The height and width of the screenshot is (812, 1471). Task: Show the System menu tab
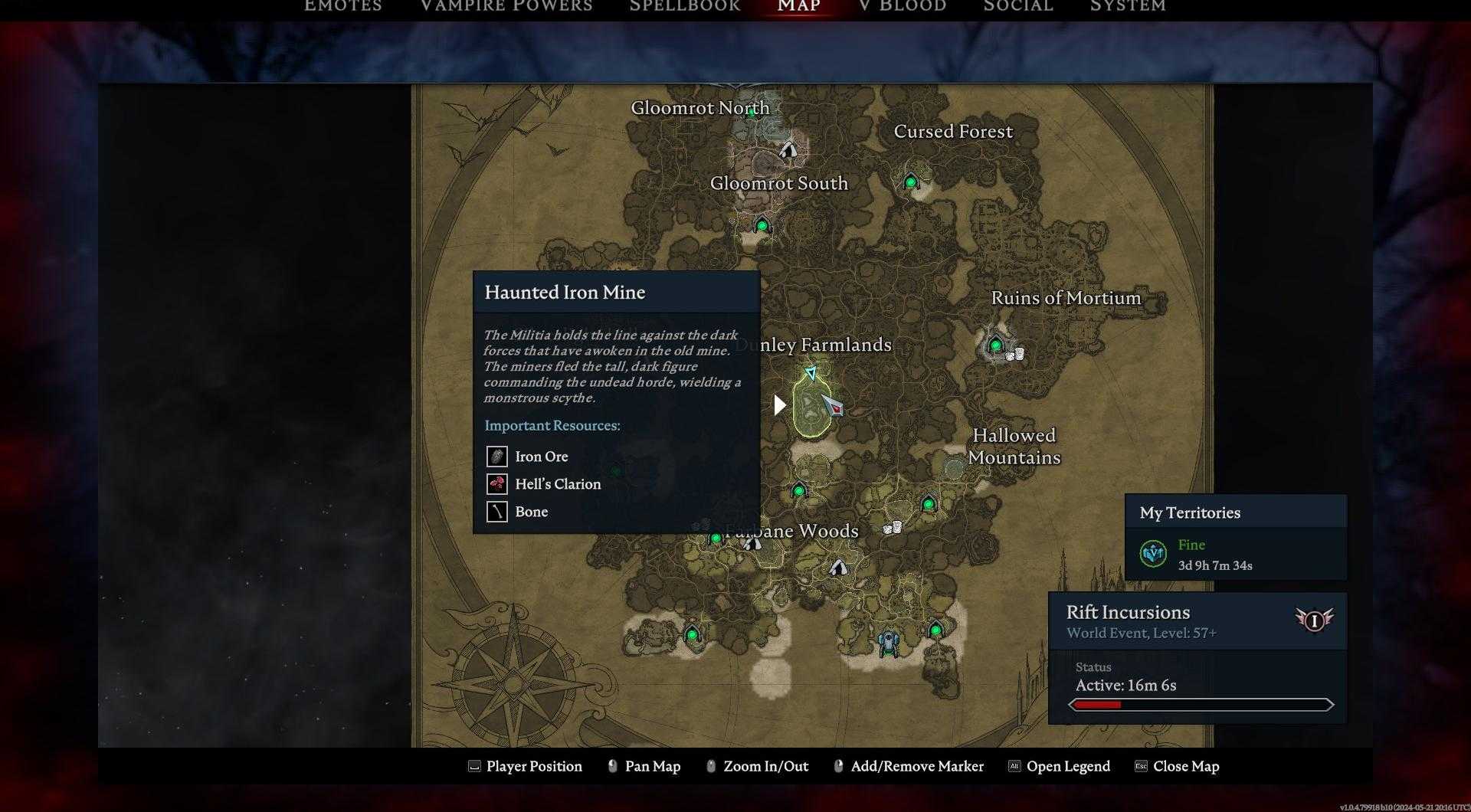pos(1128,6)
